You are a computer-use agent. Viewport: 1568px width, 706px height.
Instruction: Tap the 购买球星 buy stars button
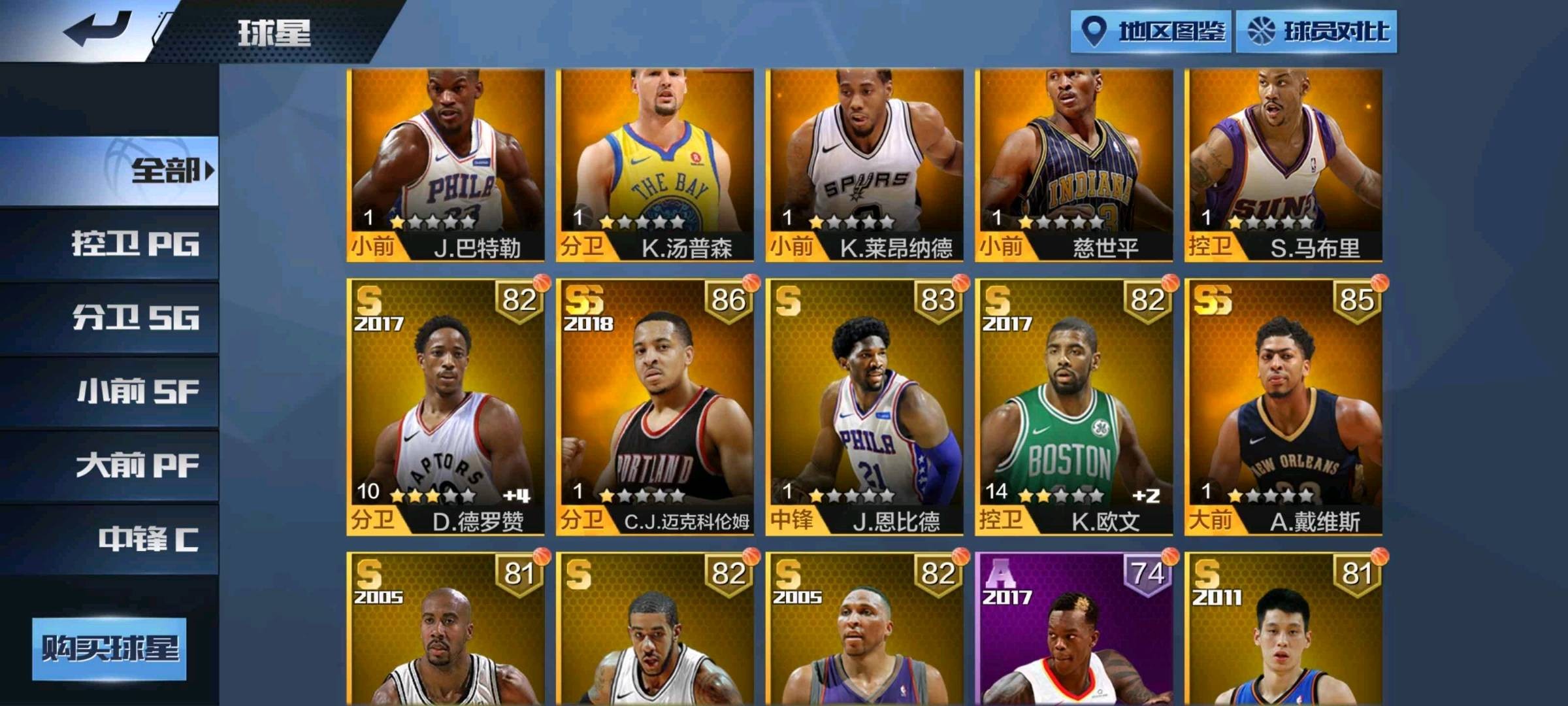point(109,649)
